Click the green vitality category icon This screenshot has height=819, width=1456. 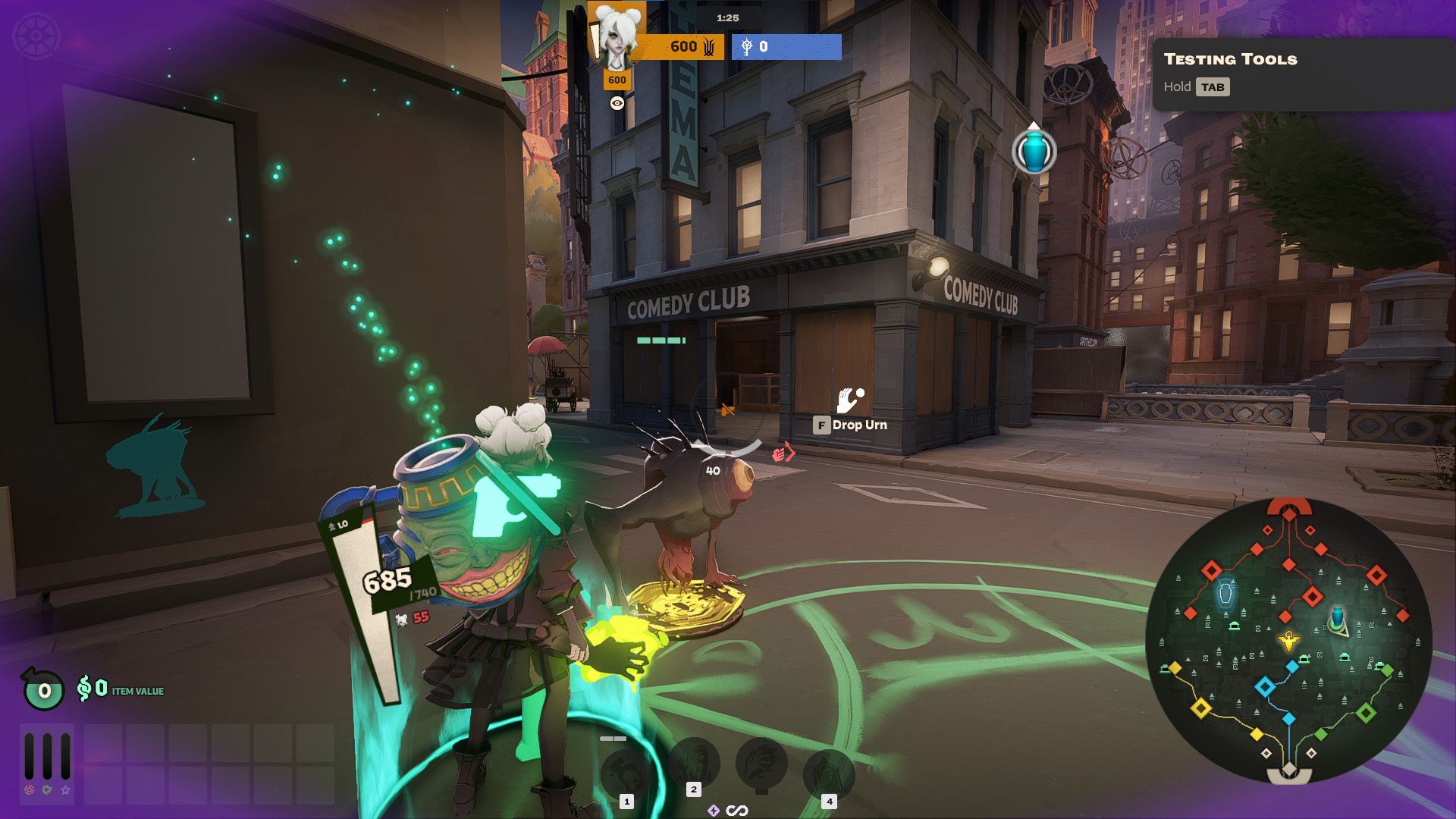point(47,790)
